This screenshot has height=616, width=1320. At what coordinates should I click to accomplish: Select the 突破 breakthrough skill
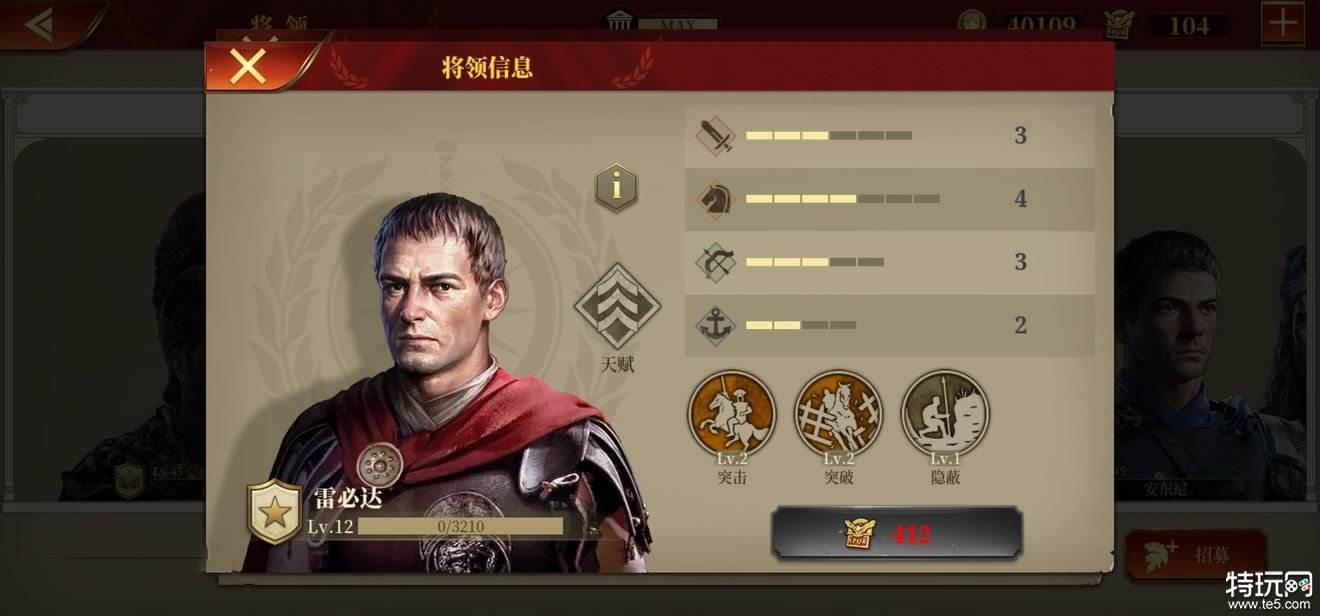(x=838, y=414)
